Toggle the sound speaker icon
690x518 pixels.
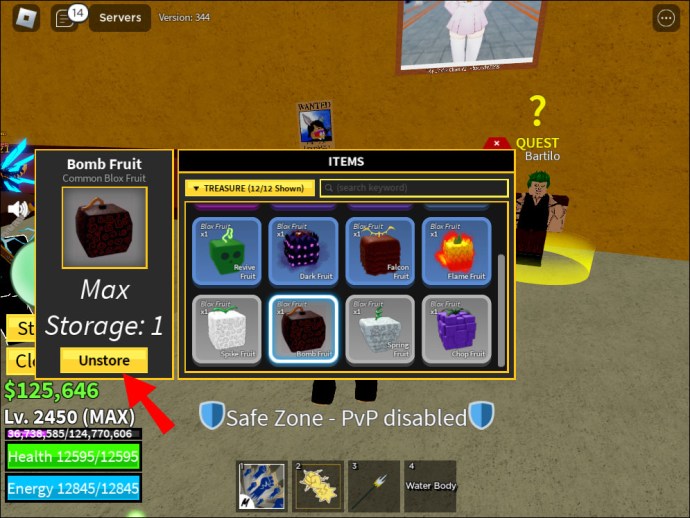coord(17,209)
